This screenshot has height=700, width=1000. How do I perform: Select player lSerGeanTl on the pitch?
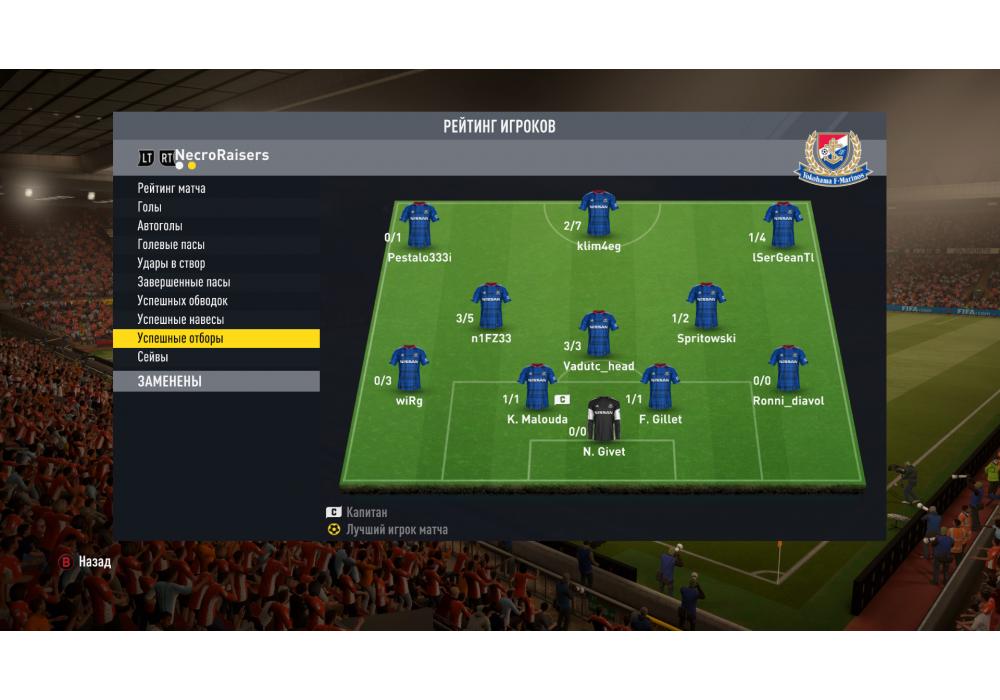pos(783,225)
